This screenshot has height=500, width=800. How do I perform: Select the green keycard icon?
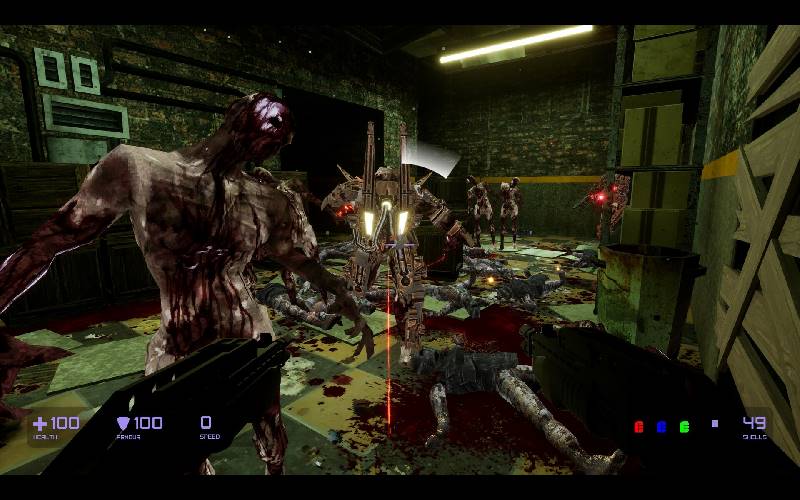coord(685,427)
